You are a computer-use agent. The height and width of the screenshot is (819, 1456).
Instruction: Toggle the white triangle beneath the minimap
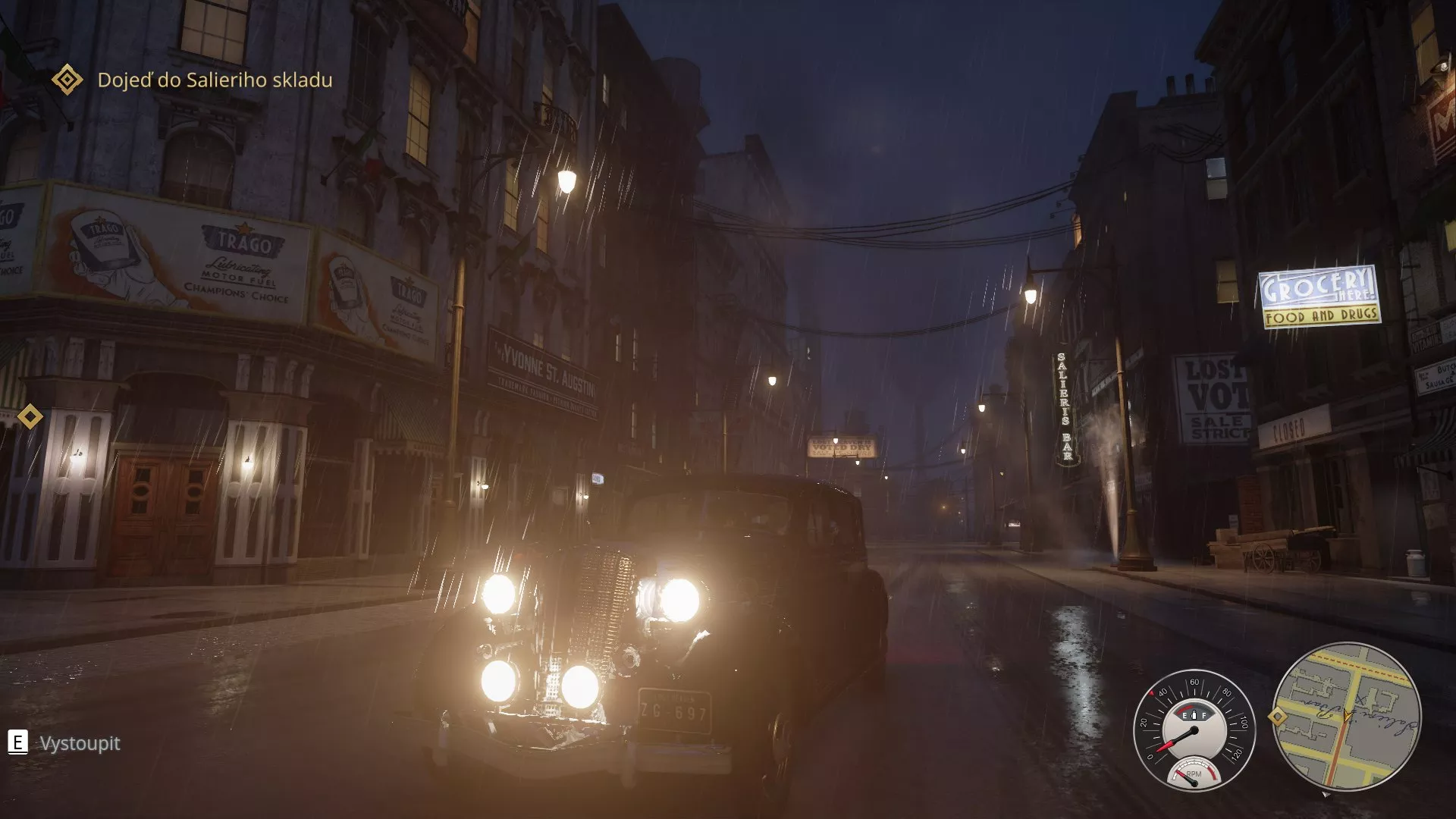[x=1326, y=795]
